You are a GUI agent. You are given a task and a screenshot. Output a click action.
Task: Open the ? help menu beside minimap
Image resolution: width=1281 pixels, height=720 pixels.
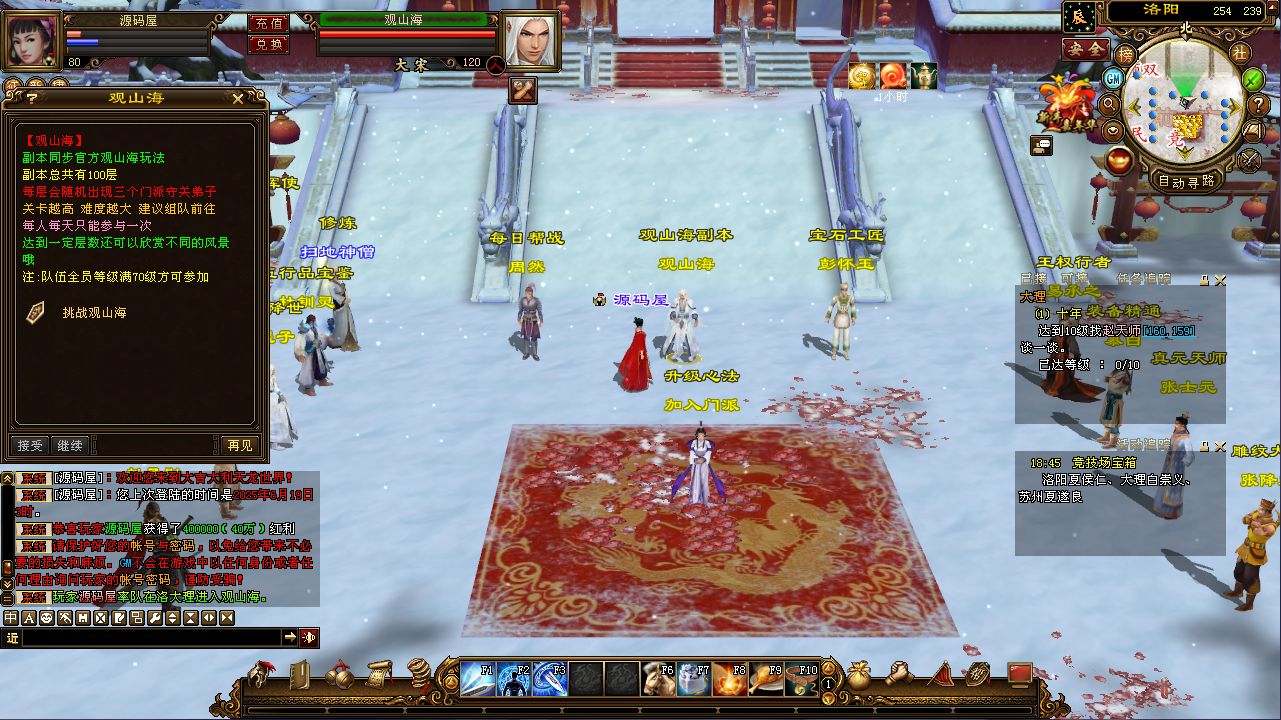pyautogui.click(x=1257, y=105)
